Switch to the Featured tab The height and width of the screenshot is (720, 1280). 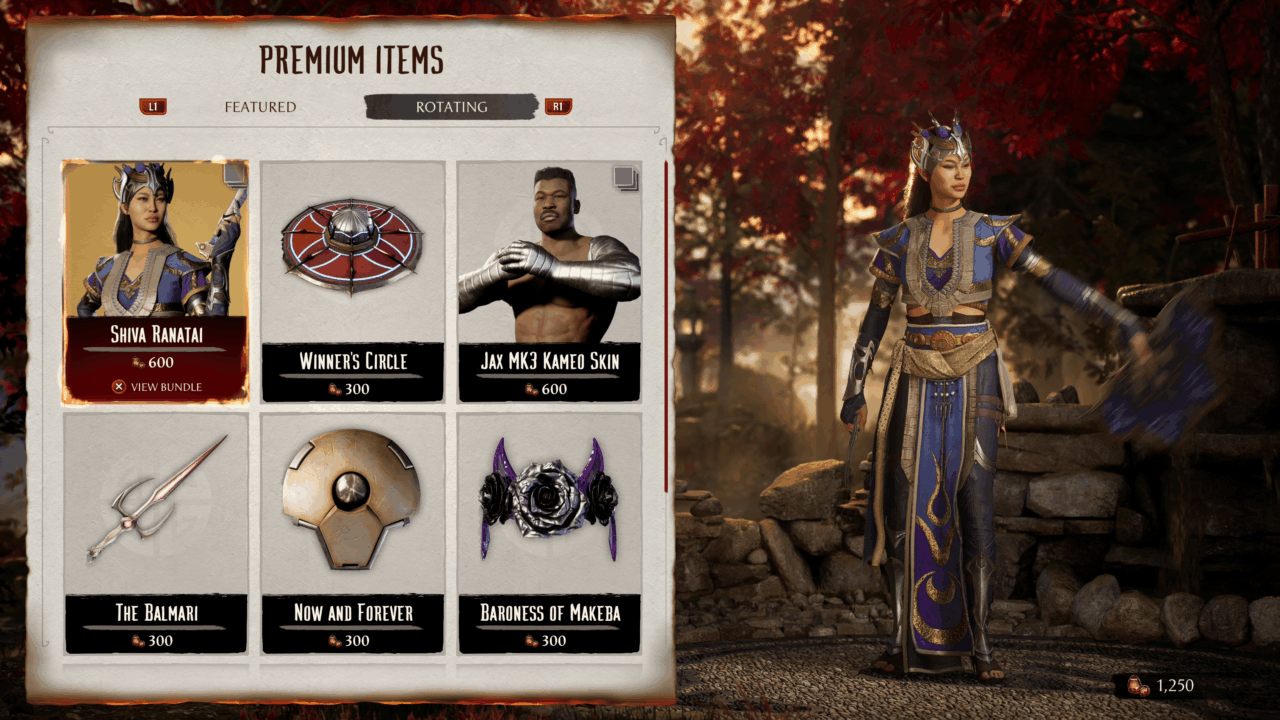pyautogui.click(x=260, y=107)
